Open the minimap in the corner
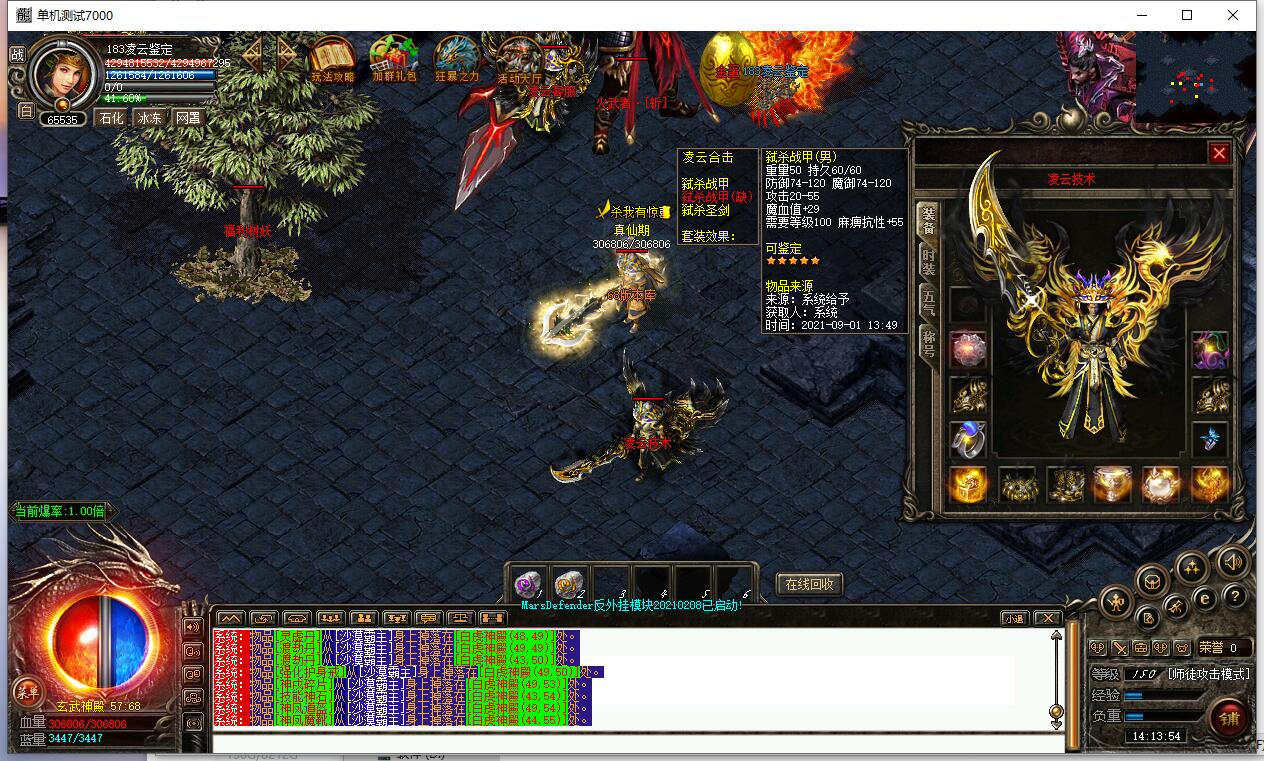The height and width of the screenshot is (761, 1264). [1195, 77]
